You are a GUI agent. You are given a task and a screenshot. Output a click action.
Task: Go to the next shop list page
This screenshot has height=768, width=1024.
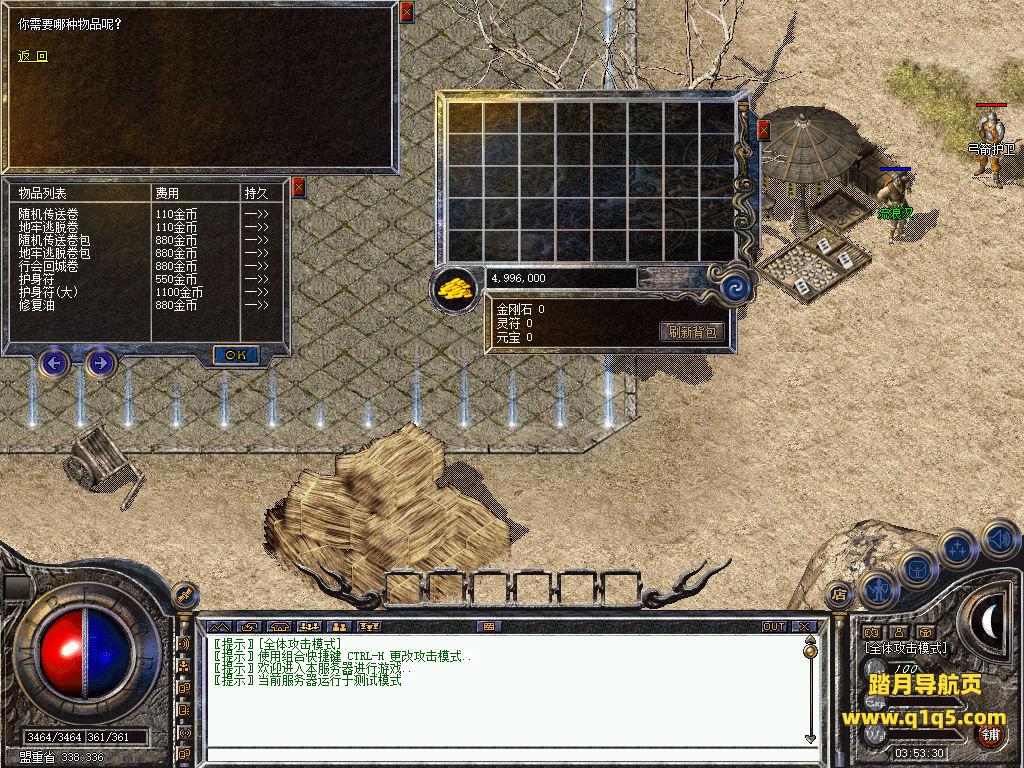click(x=99, y=362)
